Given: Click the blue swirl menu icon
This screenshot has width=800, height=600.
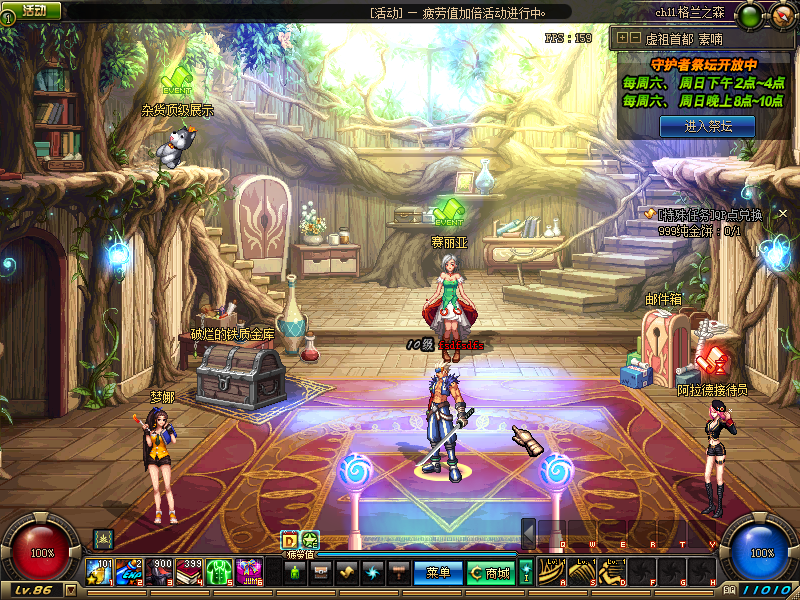Looking at the screenshot, I should click(373, 573).
